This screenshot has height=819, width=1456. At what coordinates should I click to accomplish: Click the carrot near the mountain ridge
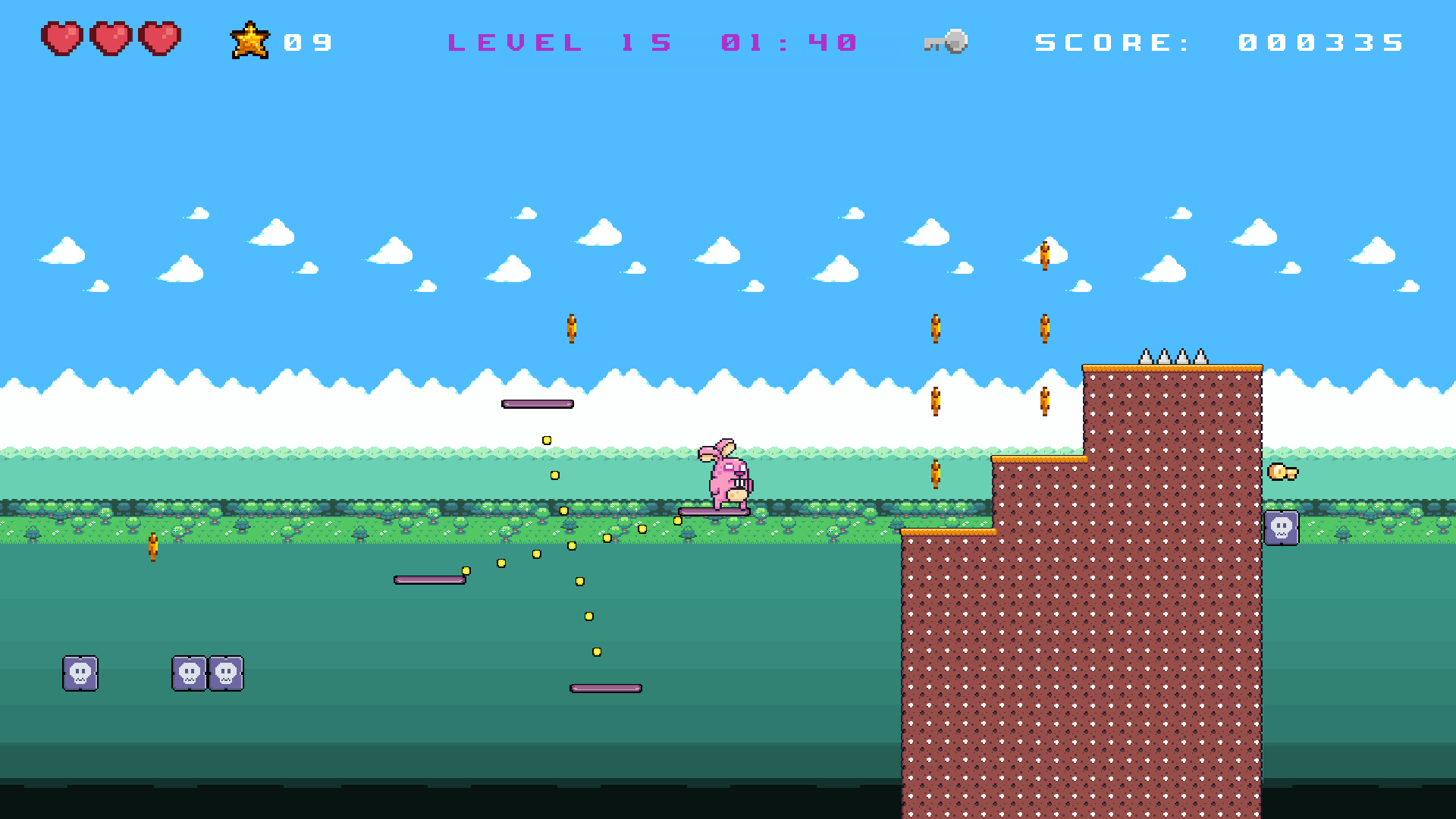pyautogui.click(x=934, y=402)
